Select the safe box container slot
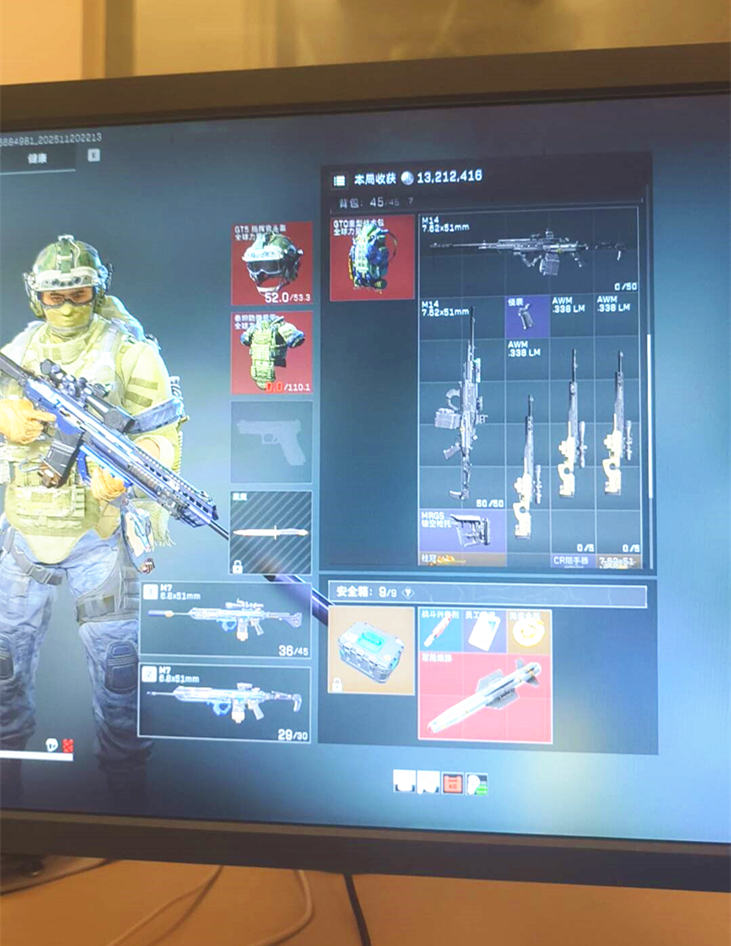 pos(371,650)
